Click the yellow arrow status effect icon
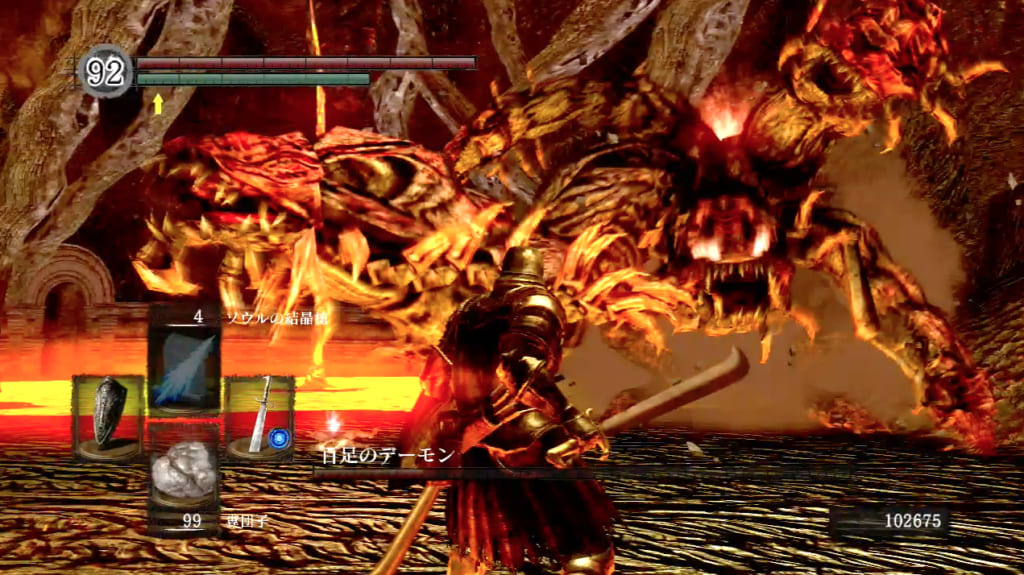This screenshot has height=575, width=1024. tap(157, 101)
